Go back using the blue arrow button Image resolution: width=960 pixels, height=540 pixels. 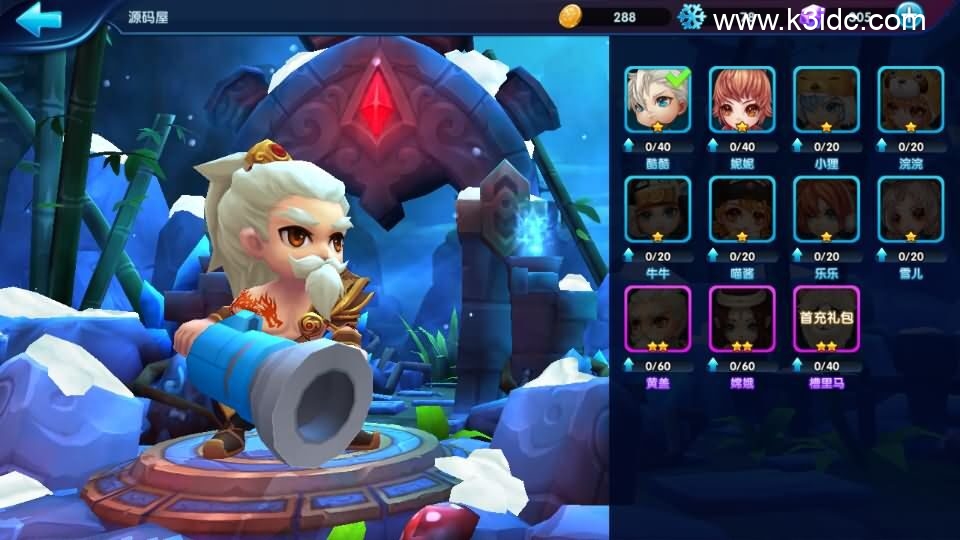40,19
